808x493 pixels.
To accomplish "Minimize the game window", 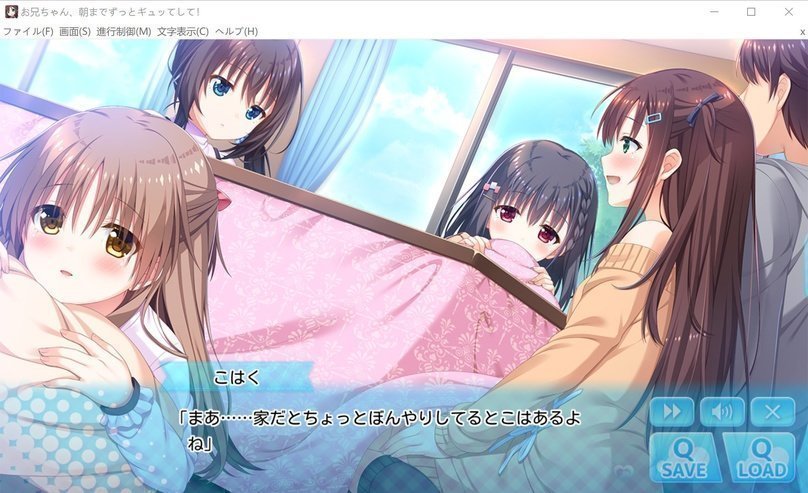I will (x=715, y=12).
